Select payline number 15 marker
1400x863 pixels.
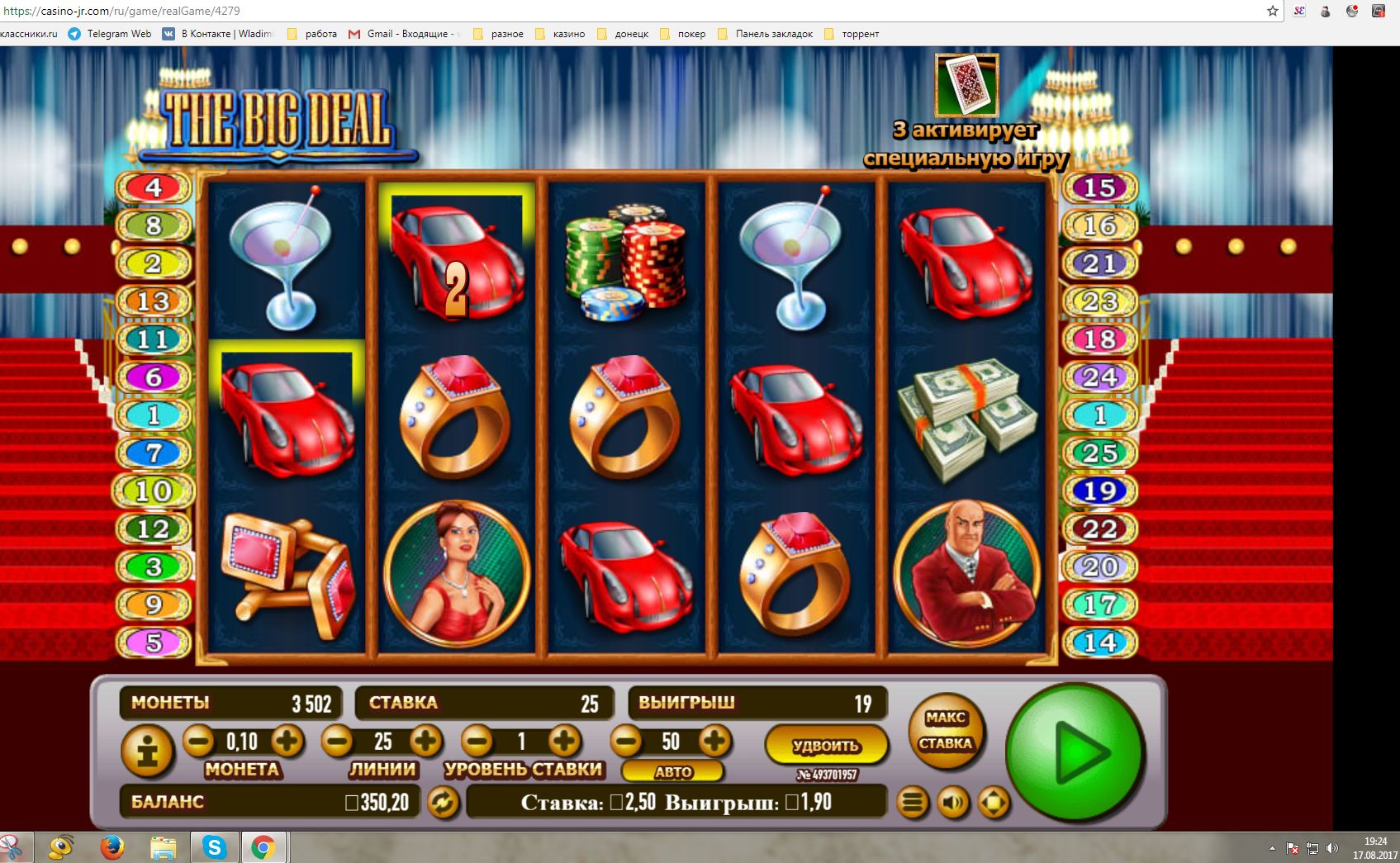click(1099, 187)
